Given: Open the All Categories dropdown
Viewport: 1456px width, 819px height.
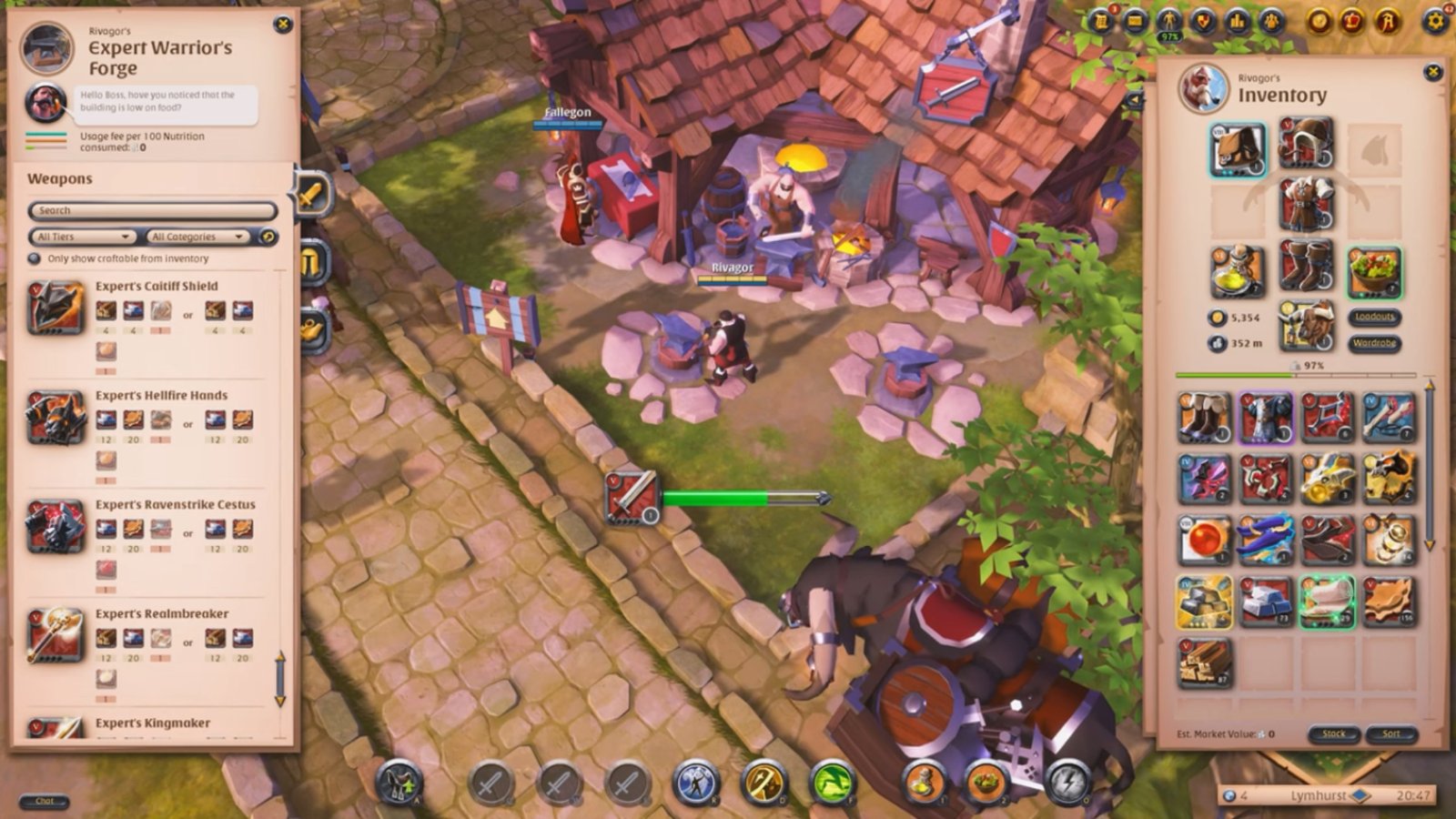Looking at the screenshot, I should coord(197,236).
